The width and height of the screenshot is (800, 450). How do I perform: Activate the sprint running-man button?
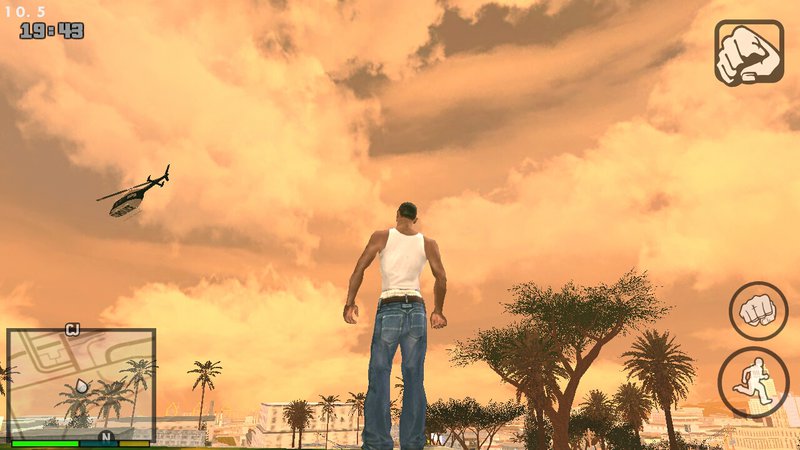[x=753, y=381]
